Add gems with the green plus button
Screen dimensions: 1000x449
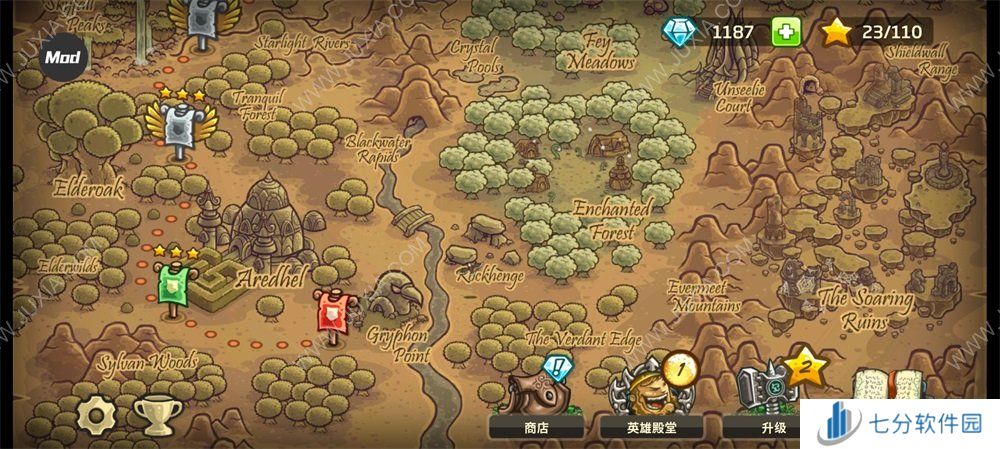(x=787, y=32)
